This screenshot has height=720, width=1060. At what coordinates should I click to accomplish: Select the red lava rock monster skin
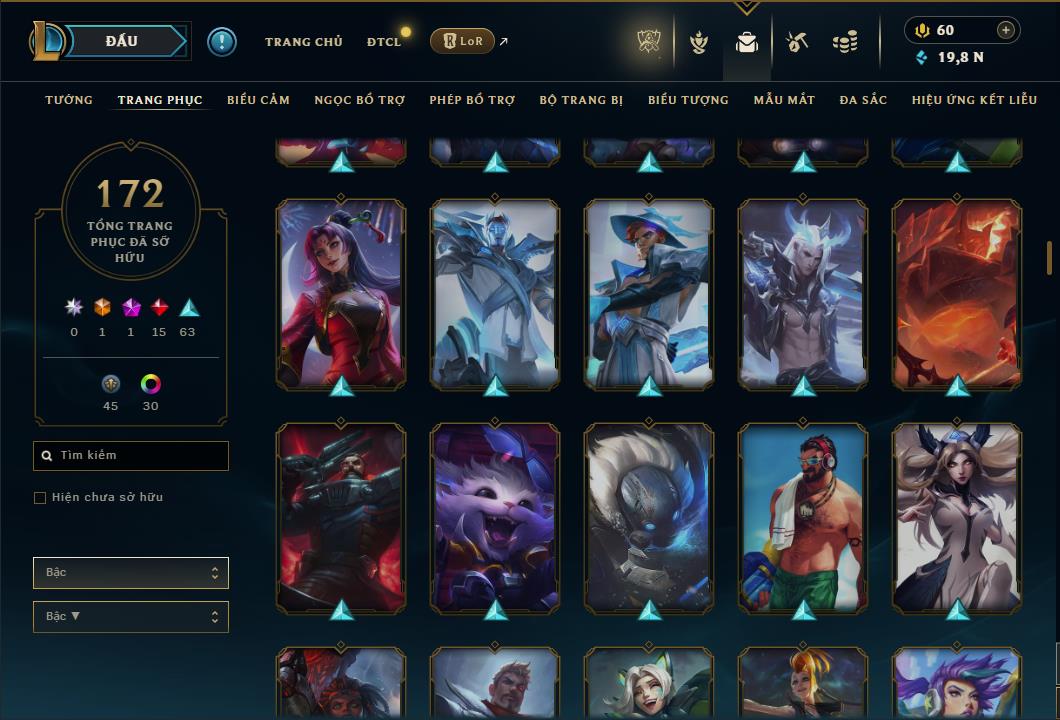click(x=957, y=294)
